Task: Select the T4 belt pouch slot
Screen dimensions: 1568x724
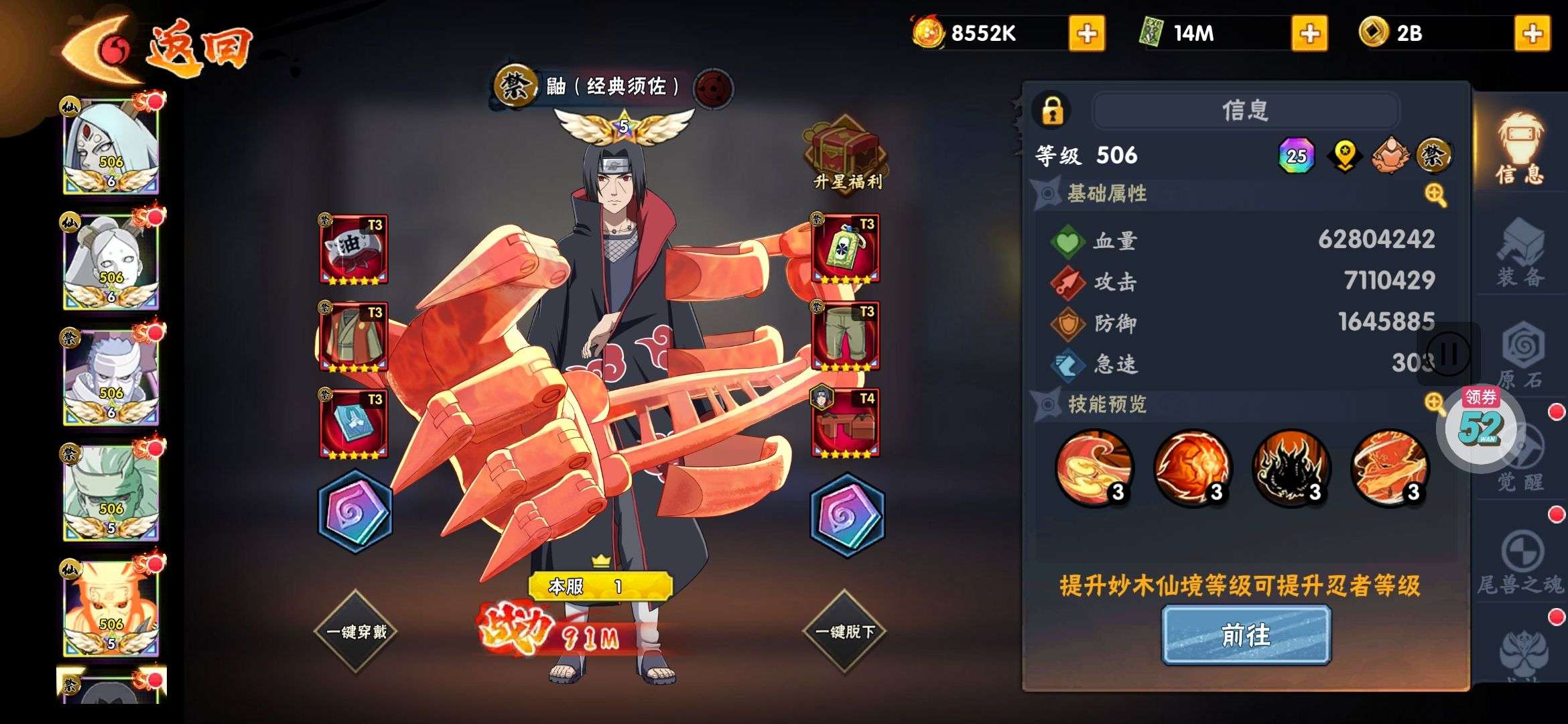Action: 846,424
